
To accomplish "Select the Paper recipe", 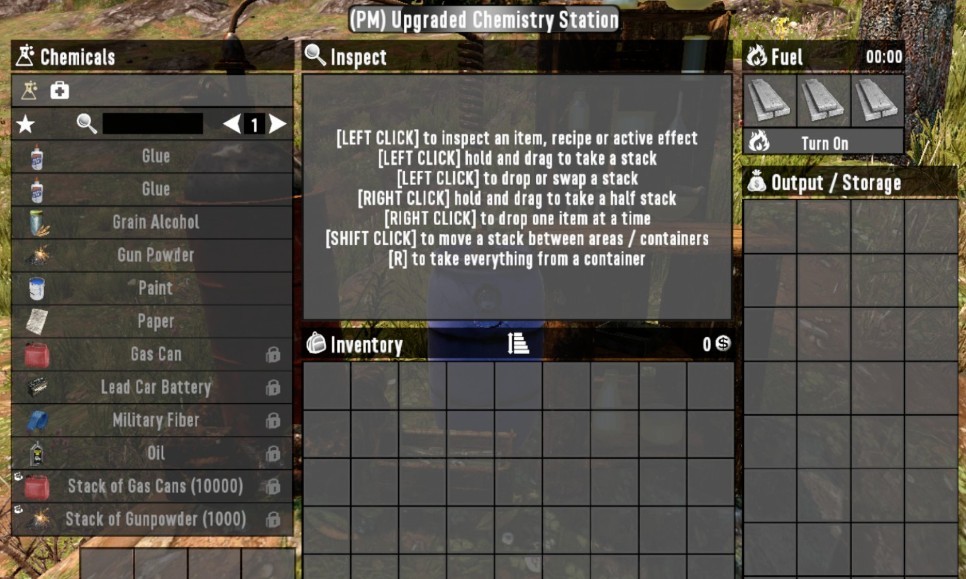I will tap(155, 321).
